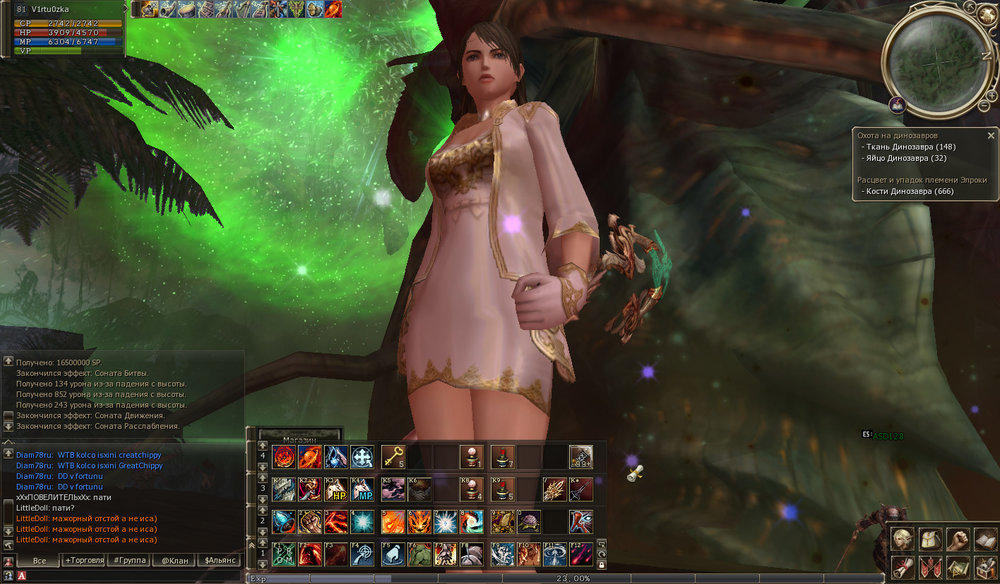Open the Группа chat tab

pyautogui.click(x=130, y=560)
